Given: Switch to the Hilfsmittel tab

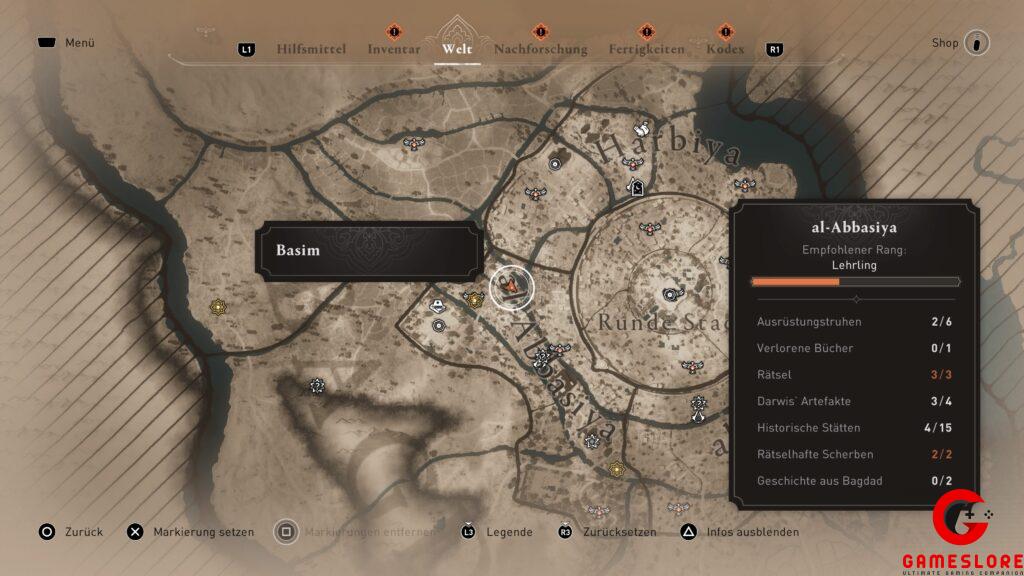Looking at the screenshot, I should [x=310, y=48].
